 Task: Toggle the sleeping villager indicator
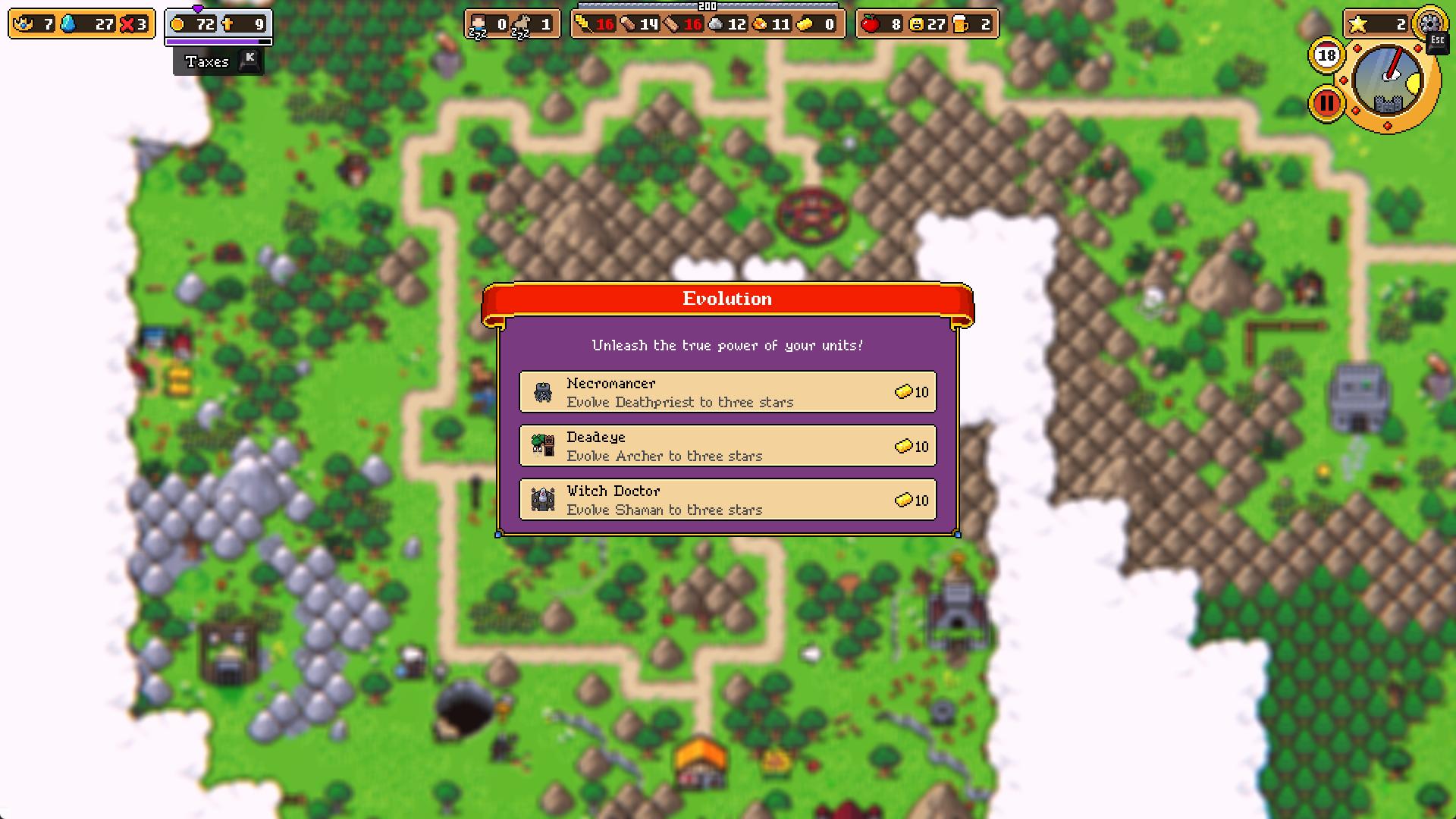tap(479, 24)
